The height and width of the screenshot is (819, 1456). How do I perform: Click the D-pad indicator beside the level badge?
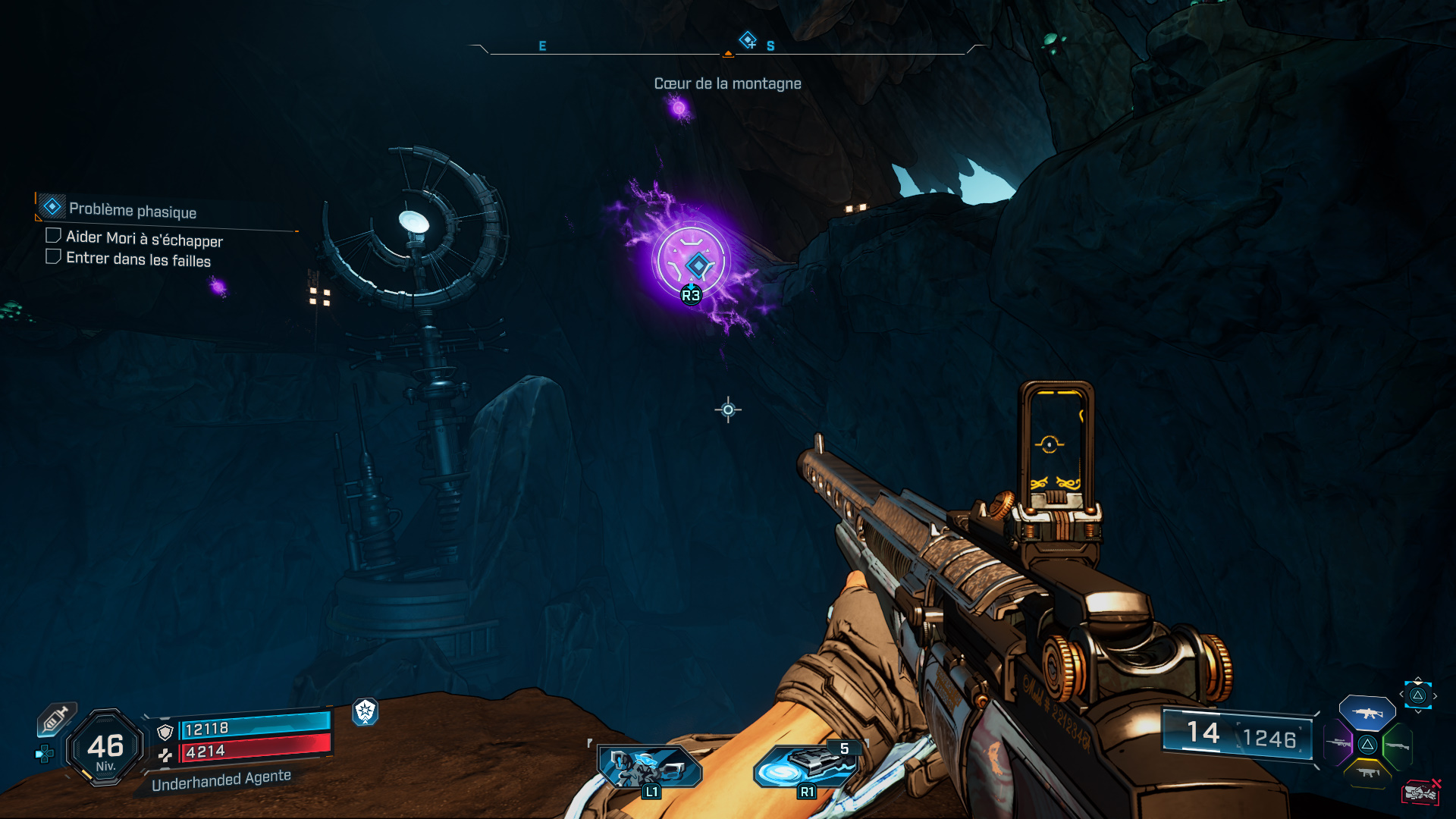pyautogui.click(x=45, y=754)
